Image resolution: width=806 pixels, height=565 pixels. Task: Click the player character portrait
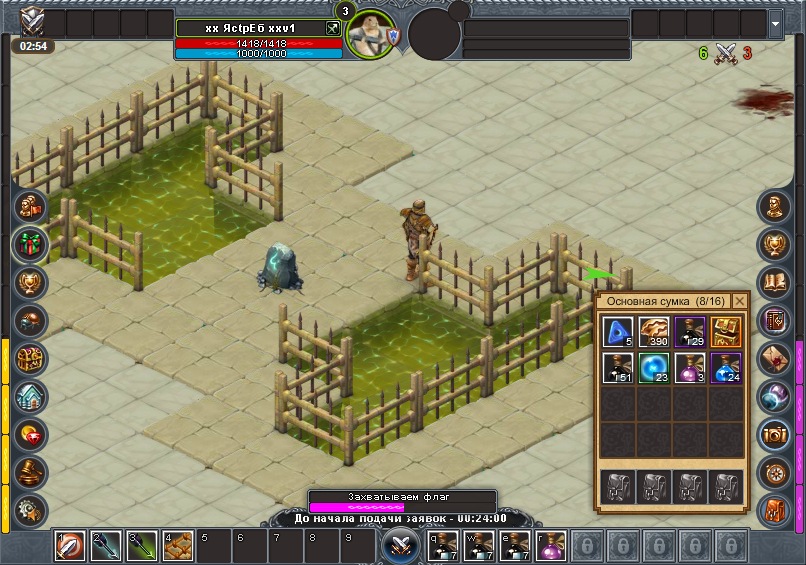pos(371,34)
